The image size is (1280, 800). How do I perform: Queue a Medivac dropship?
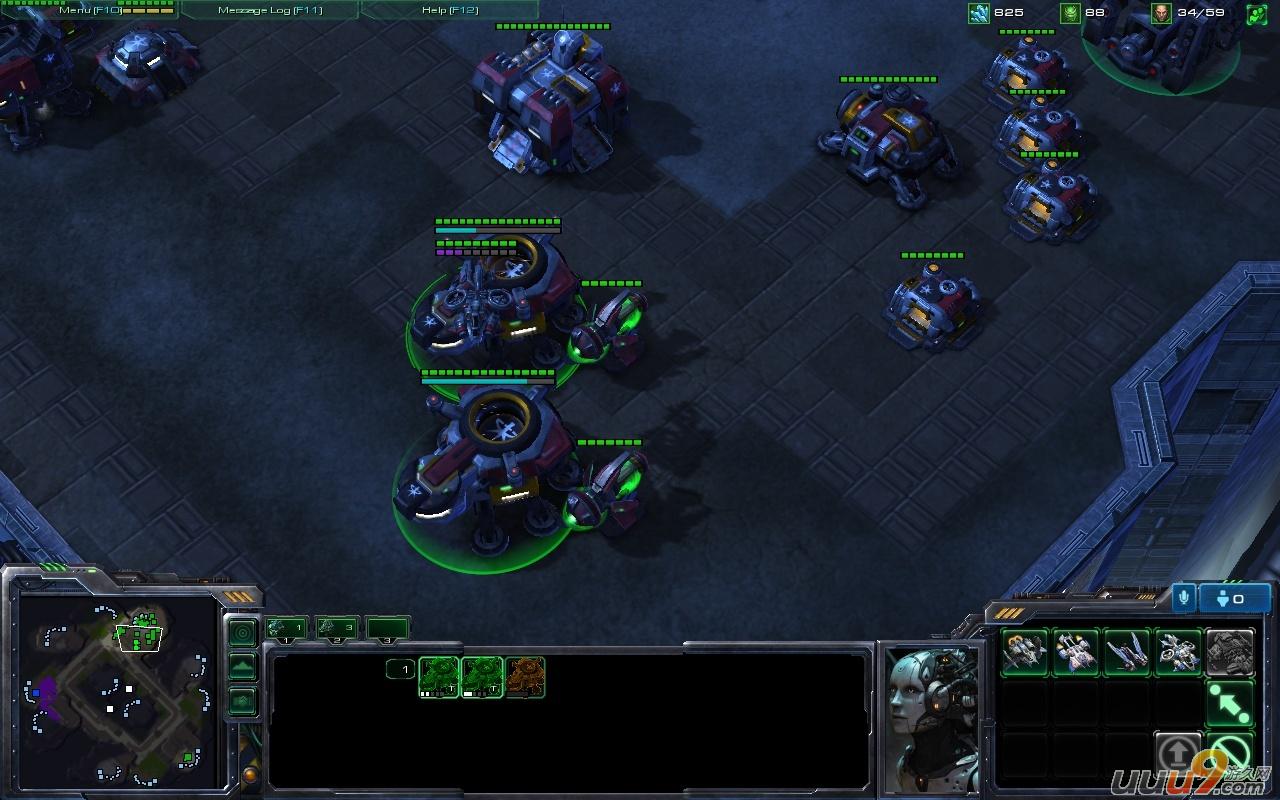point(1076,653)
